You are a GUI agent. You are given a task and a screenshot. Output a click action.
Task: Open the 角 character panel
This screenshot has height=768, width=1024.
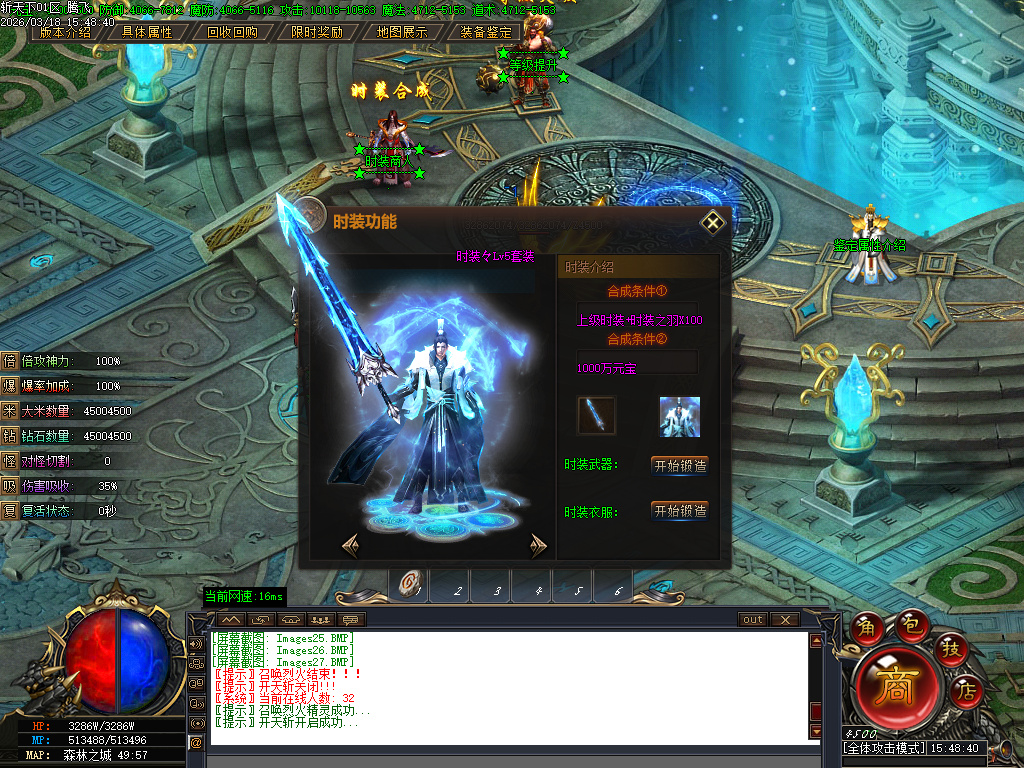click(867, 629)
